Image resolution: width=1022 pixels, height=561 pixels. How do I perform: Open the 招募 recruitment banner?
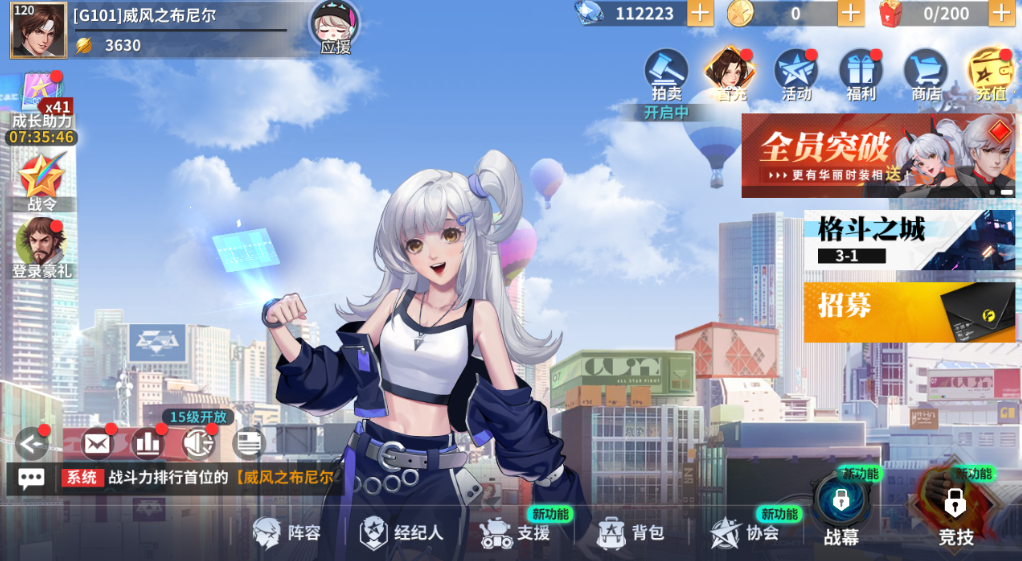[909, 312]
